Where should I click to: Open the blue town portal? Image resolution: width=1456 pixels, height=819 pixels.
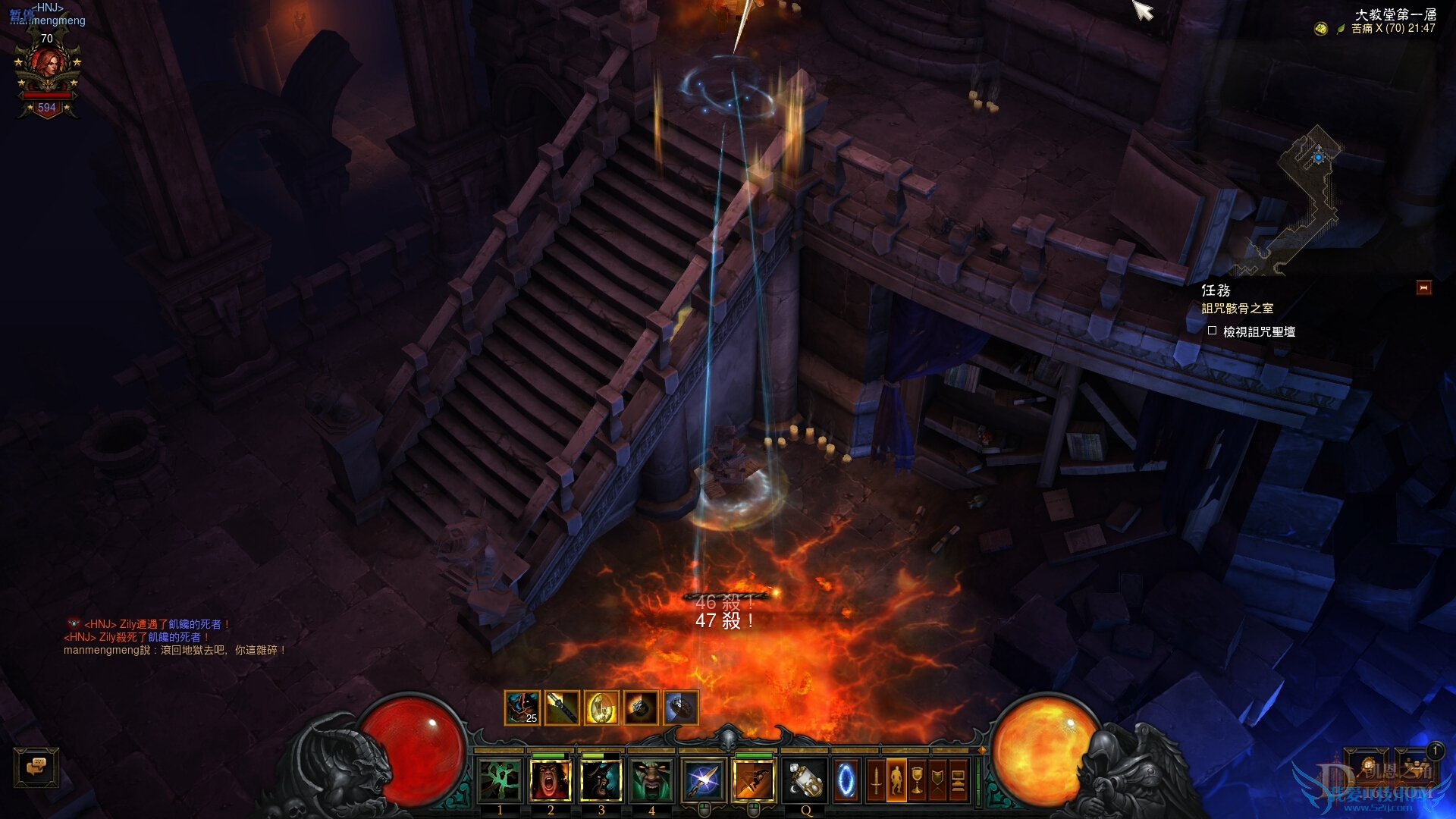[846, 781]
